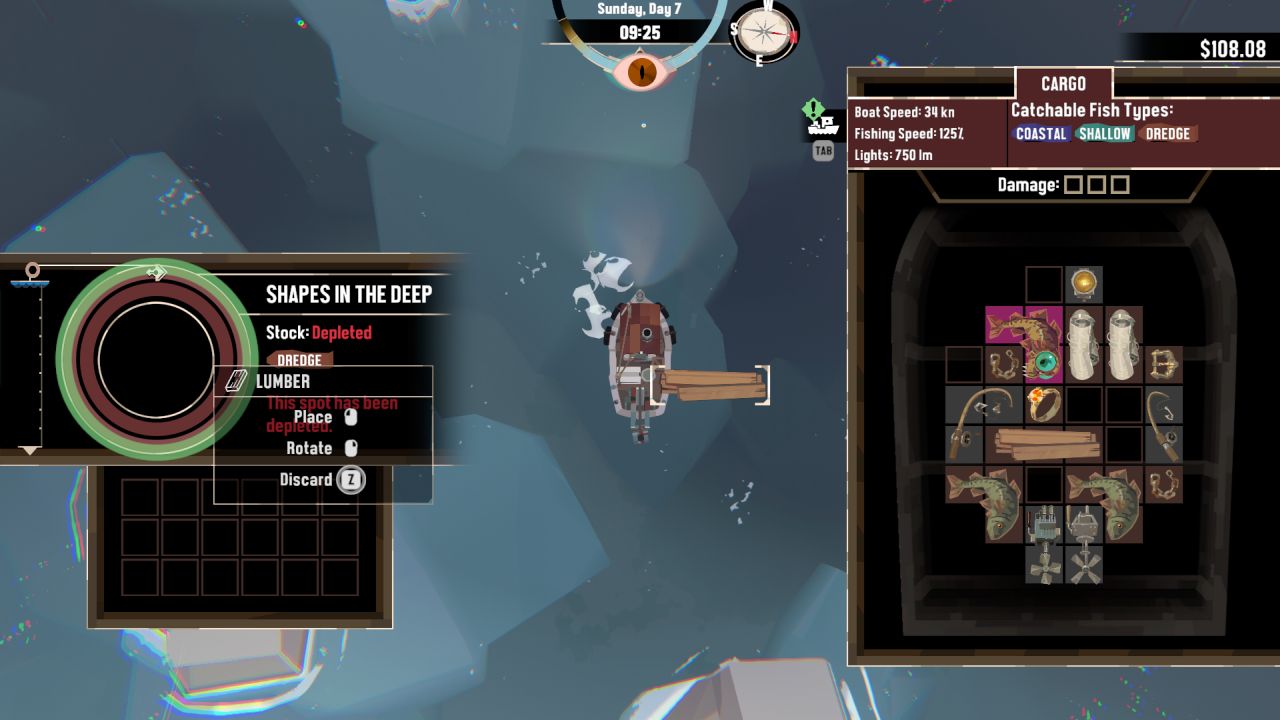
Task: Pick up the golden lamp in cargo
Action: 1083,285
